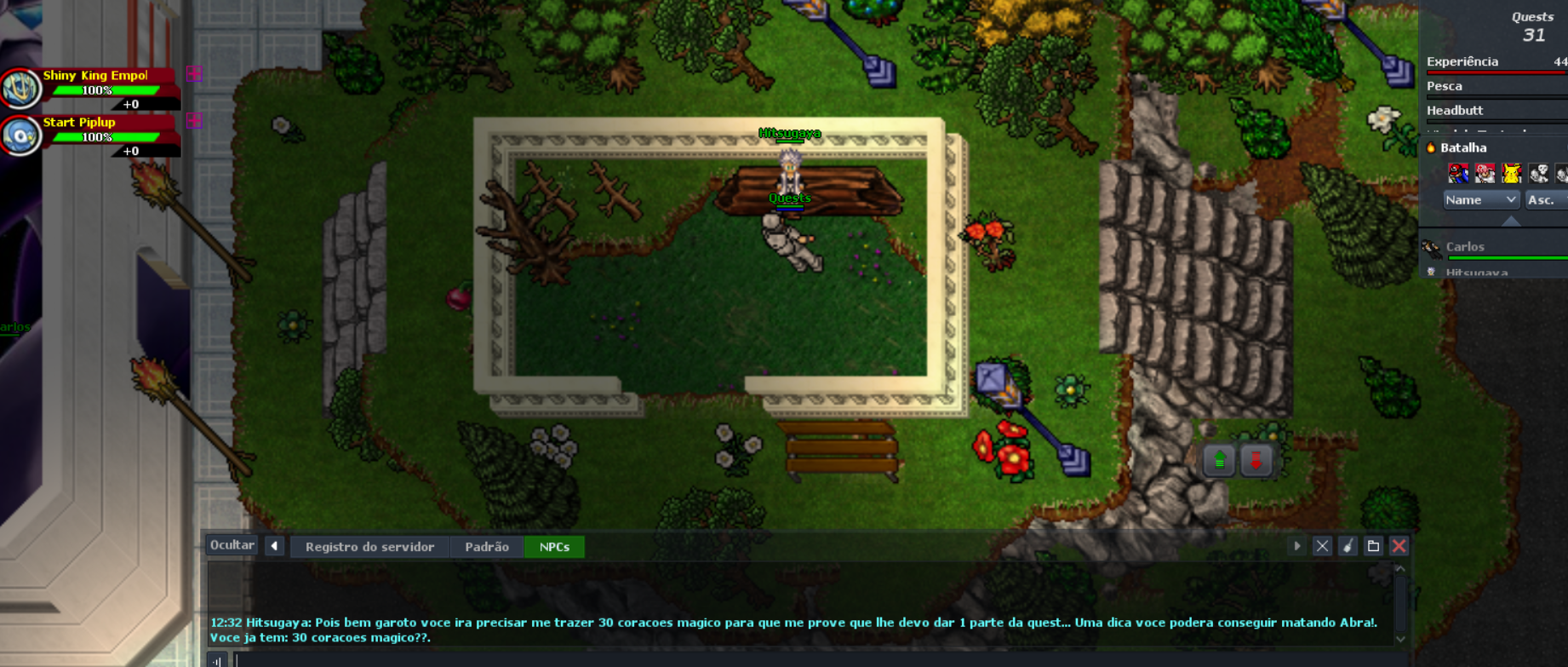Click the broom icon to clear the chat
The width and height of the screenshot is (1568, 667).
[1348, 546]
